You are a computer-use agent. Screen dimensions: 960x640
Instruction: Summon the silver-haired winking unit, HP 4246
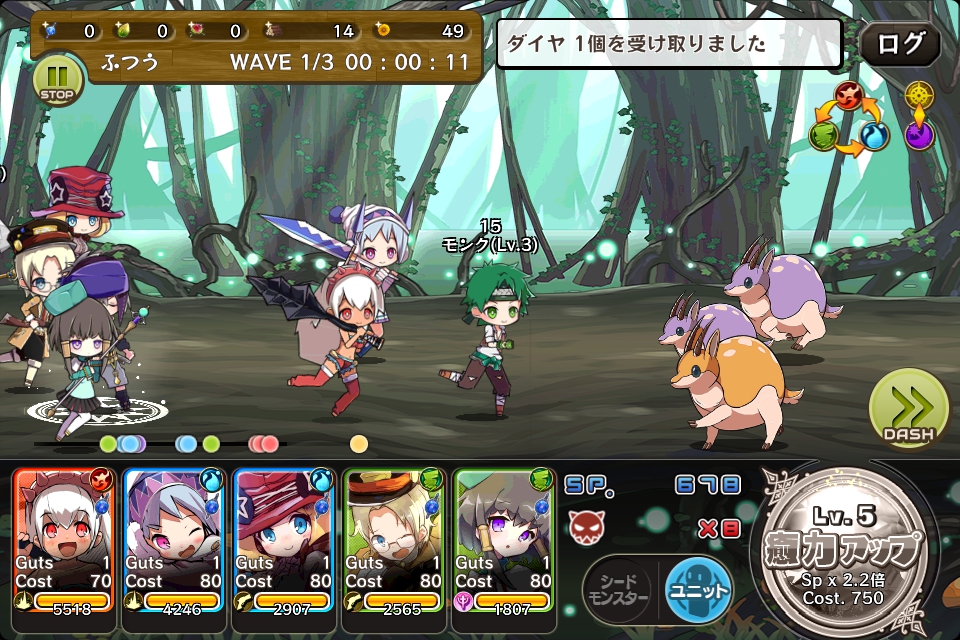pyautogui.click(x=174, y=537)
